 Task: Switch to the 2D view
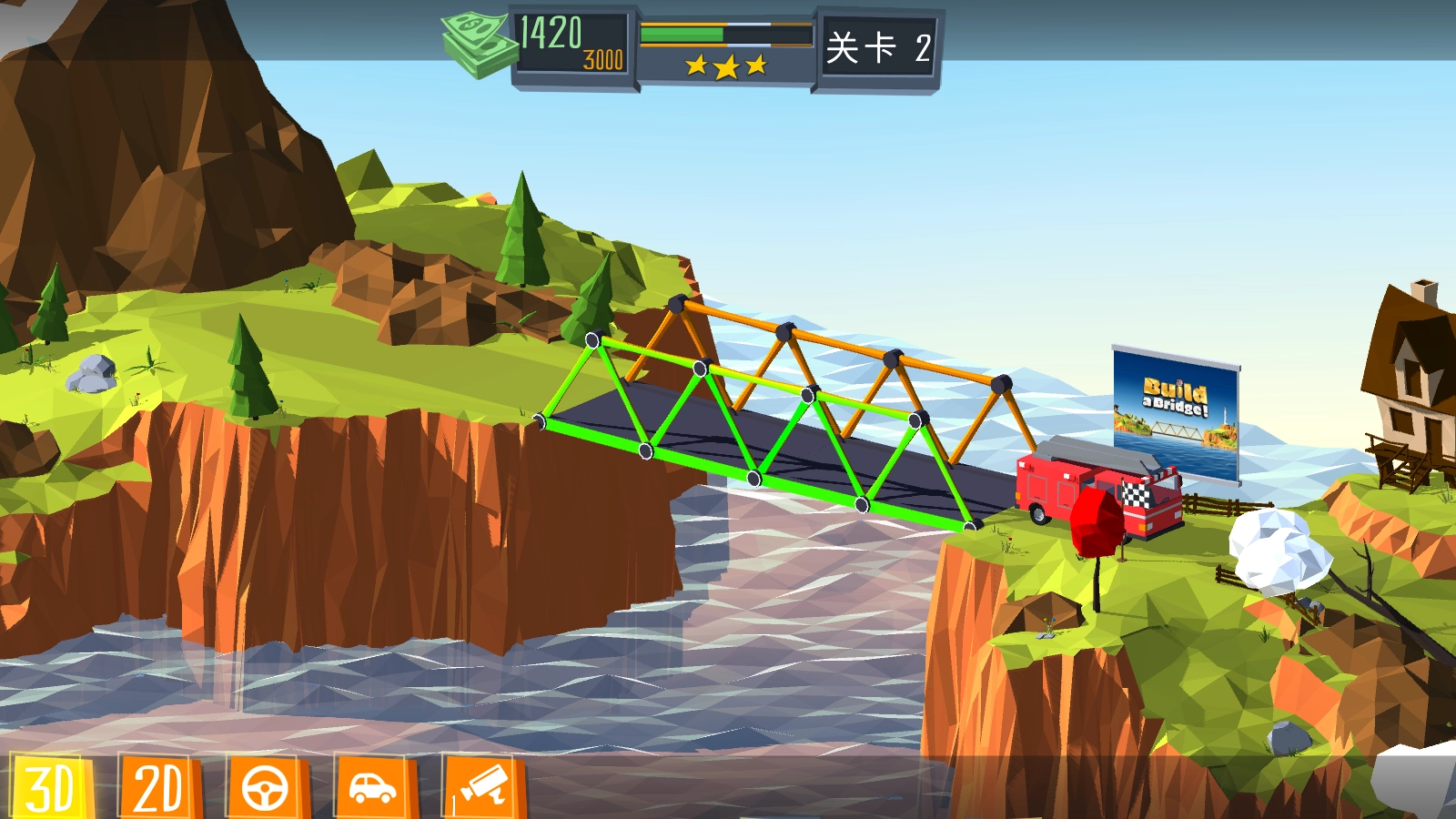[158, 786]
